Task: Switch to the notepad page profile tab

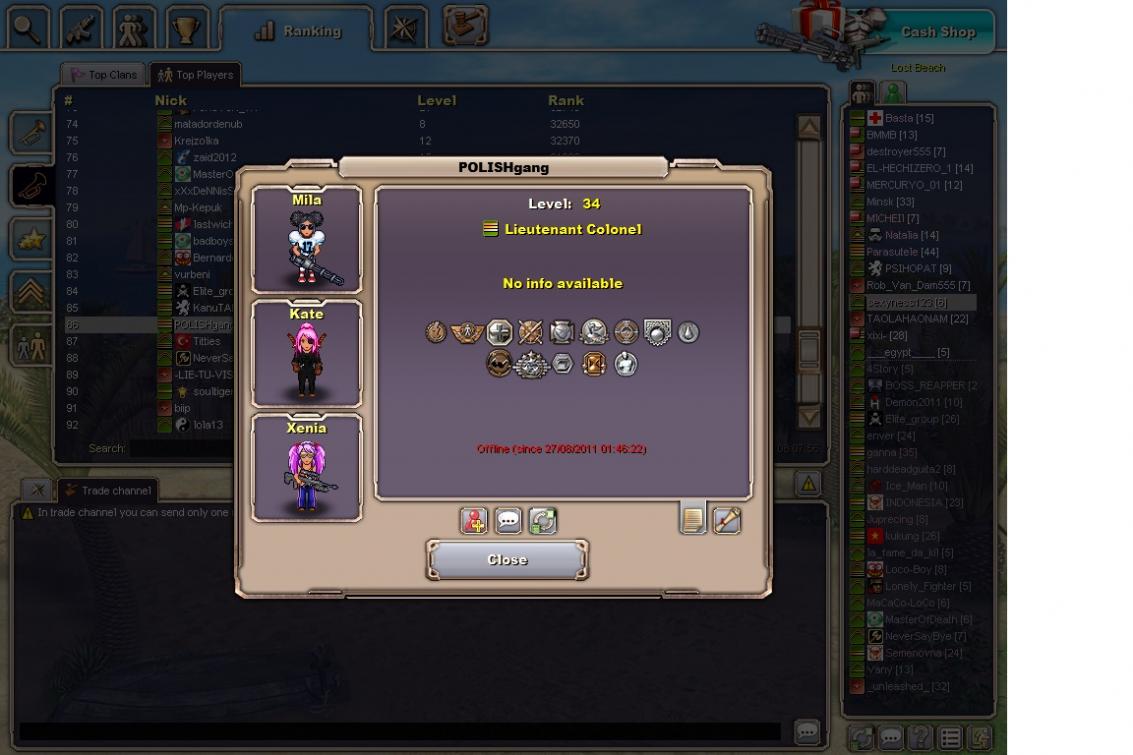Action: tap(692, 520)
